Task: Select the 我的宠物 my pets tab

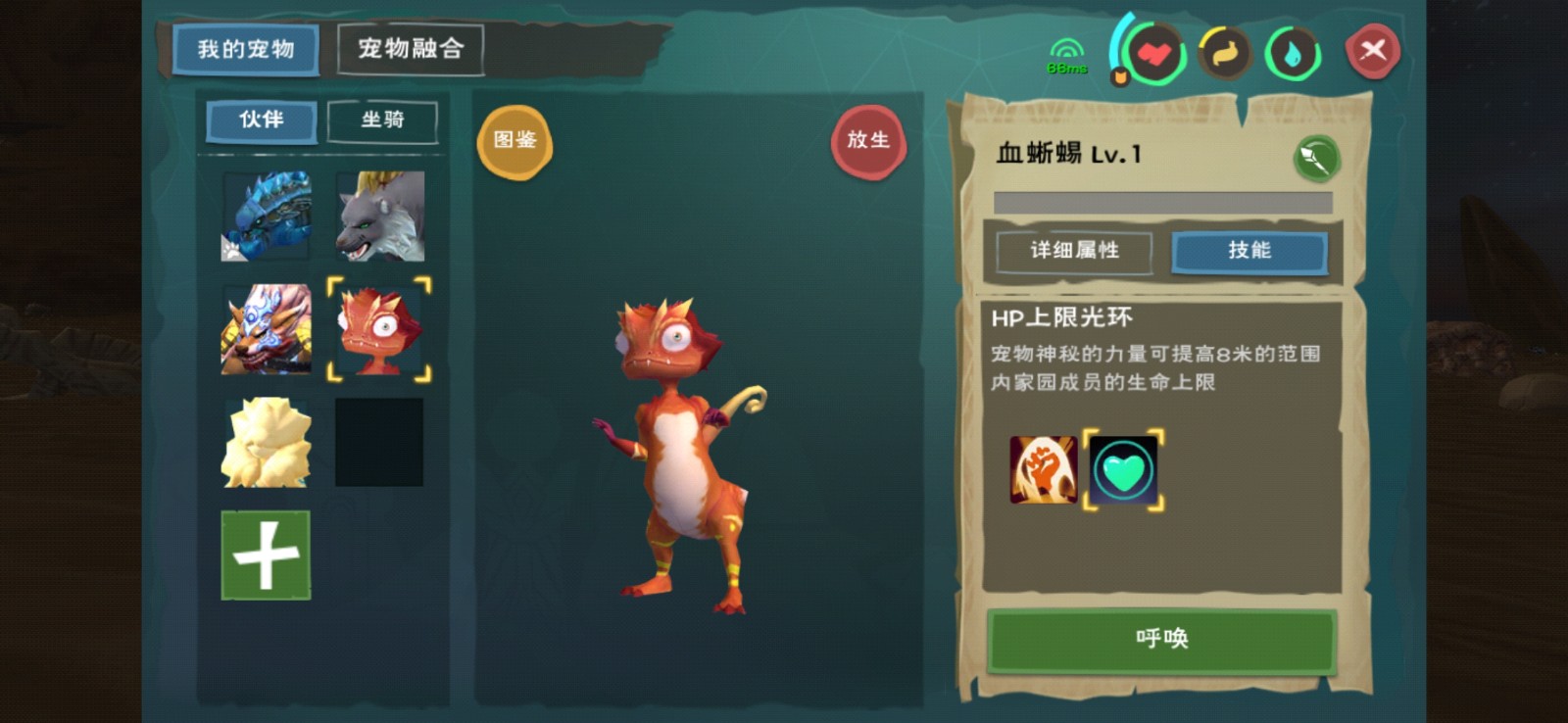Action: pos(244,51)
